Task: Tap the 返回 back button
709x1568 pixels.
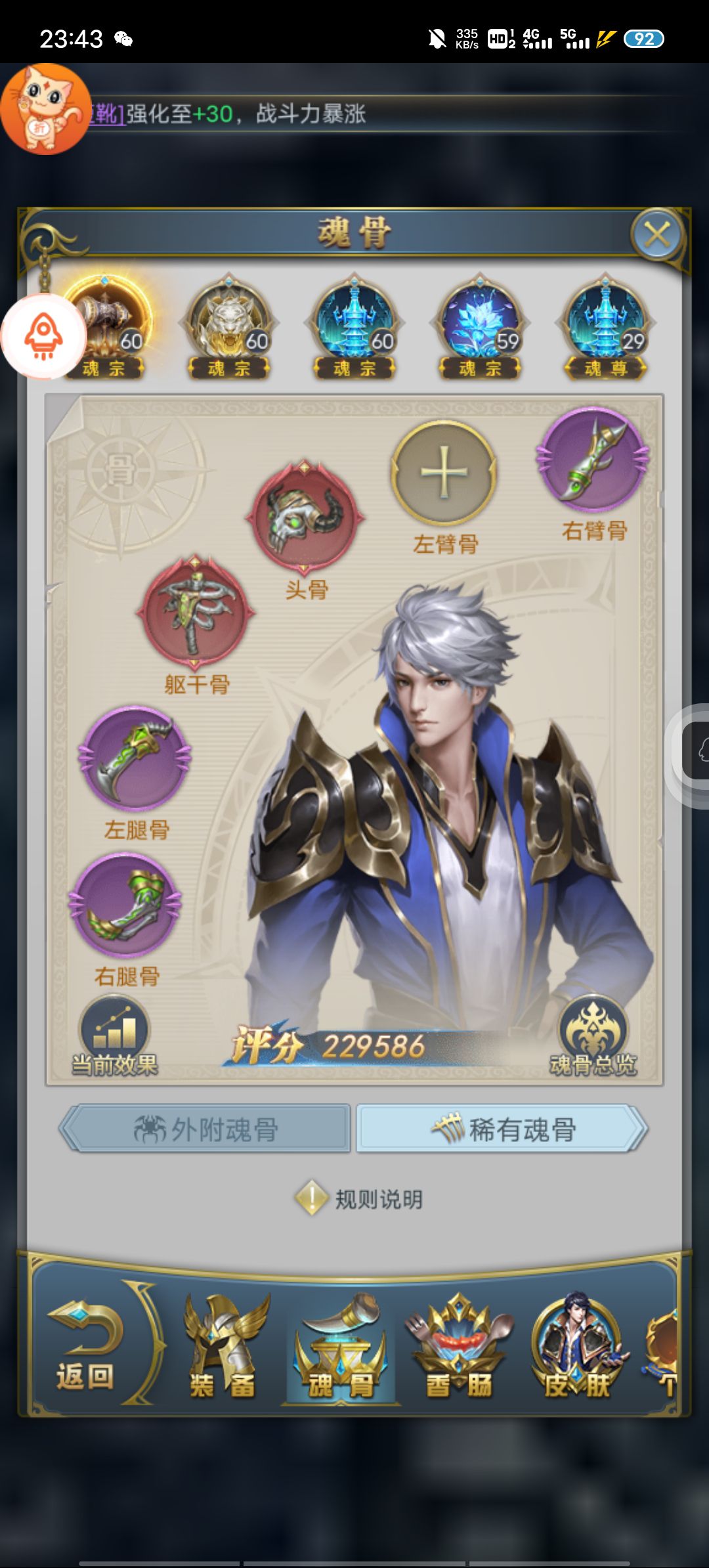Action: [85, 1343]
